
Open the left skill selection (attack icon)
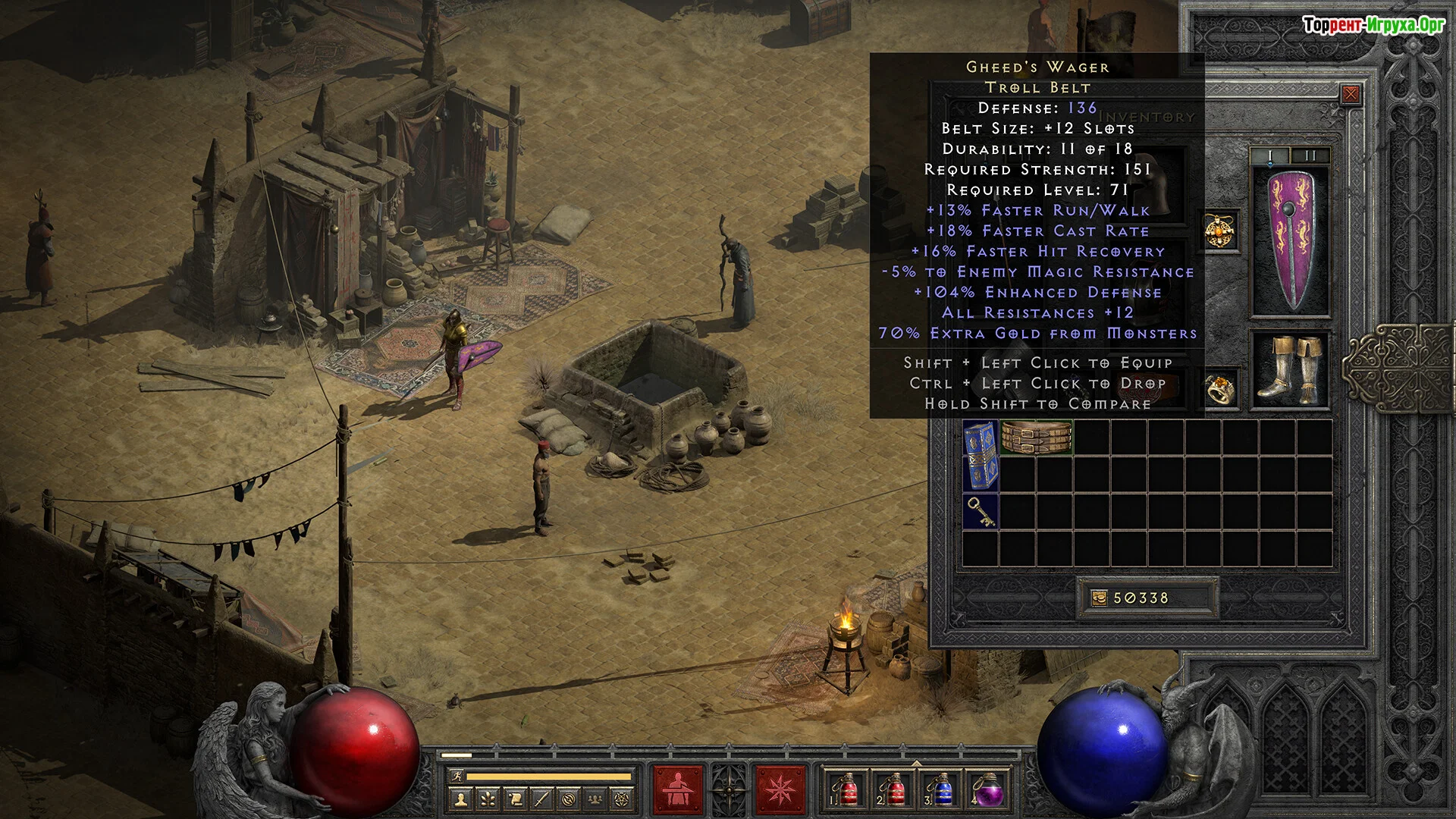coord(678,789)
